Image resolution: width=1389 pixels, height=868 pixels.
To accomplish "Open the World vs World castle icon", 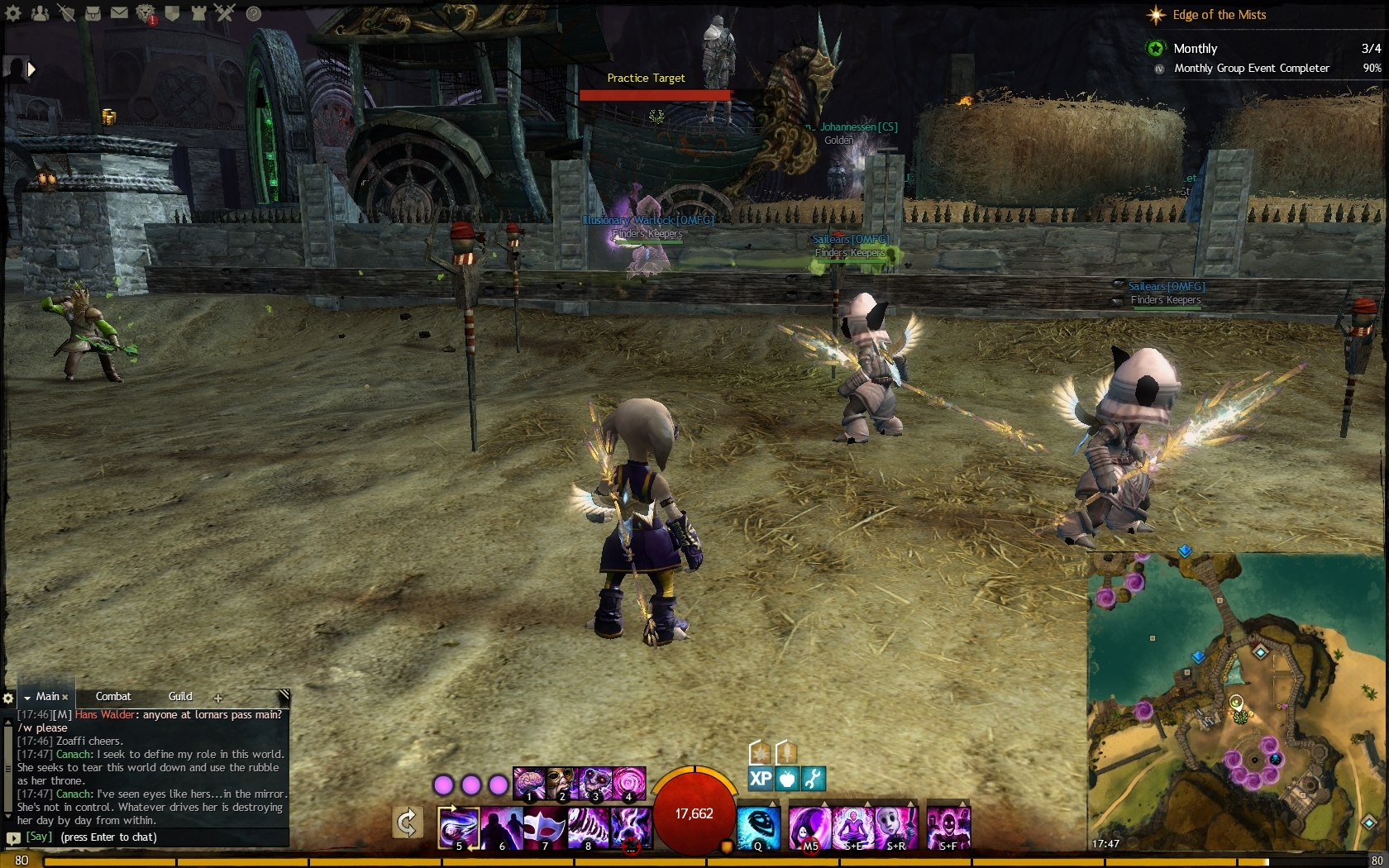I will [198, 13].
